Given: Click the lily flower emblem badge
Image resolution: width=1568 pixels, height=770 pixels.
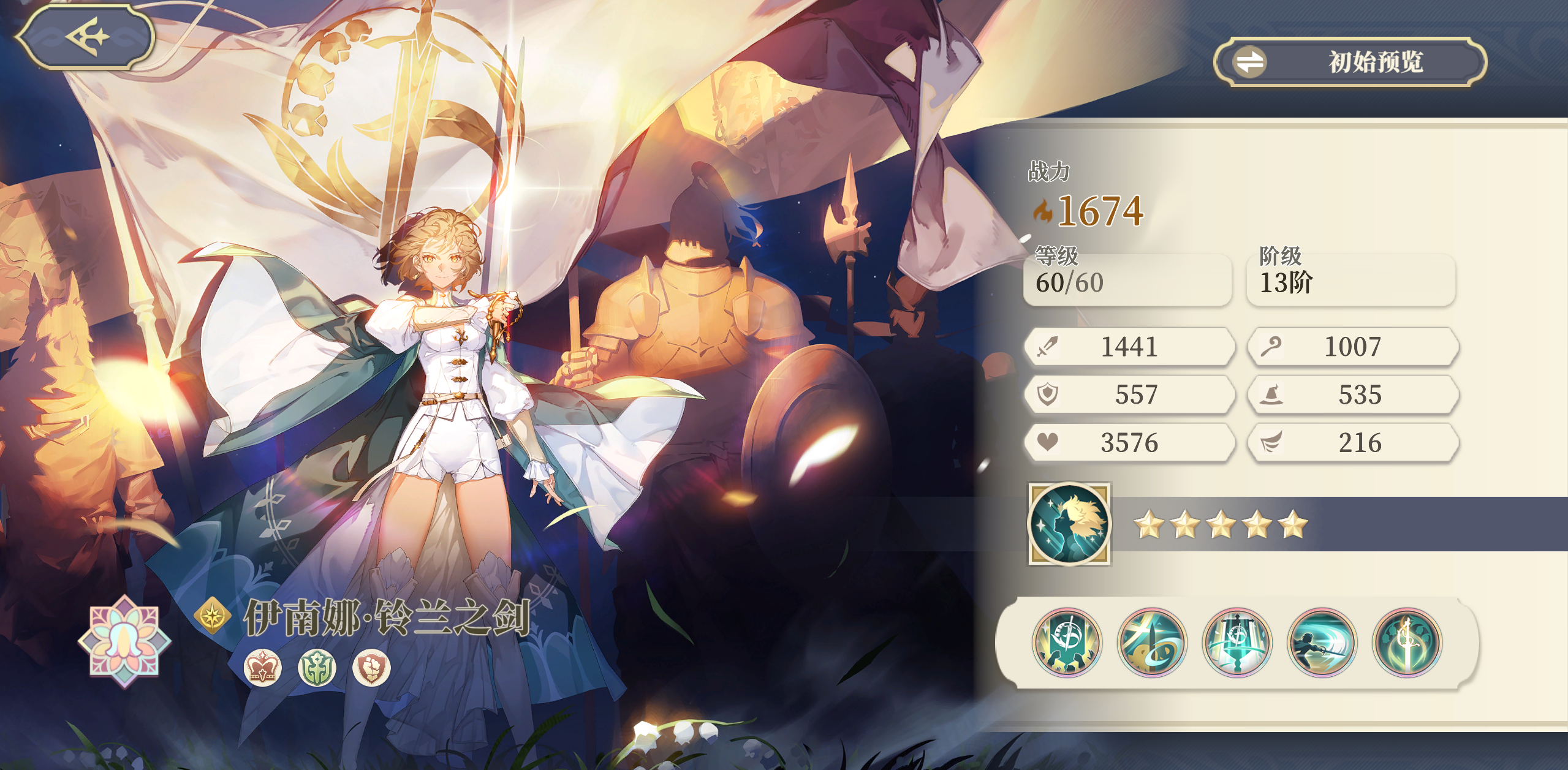Looking at the screenshot, I should click(125, 641).
